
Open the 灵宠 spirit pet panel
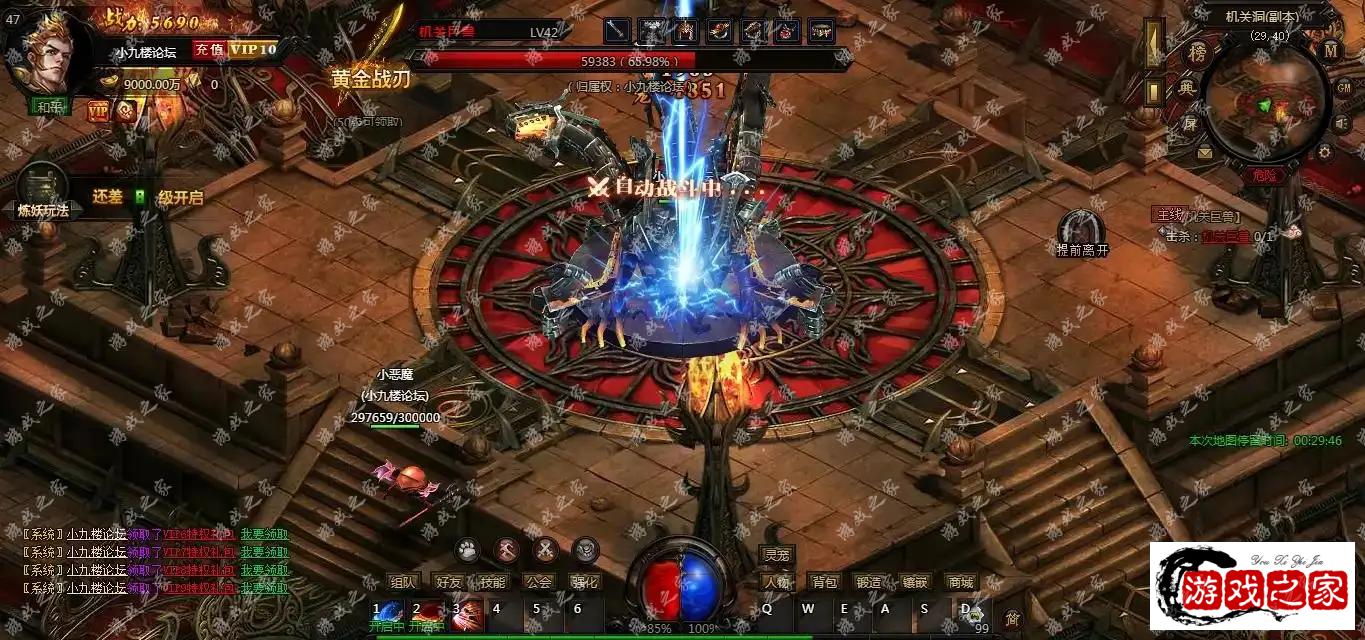(776, 555)
